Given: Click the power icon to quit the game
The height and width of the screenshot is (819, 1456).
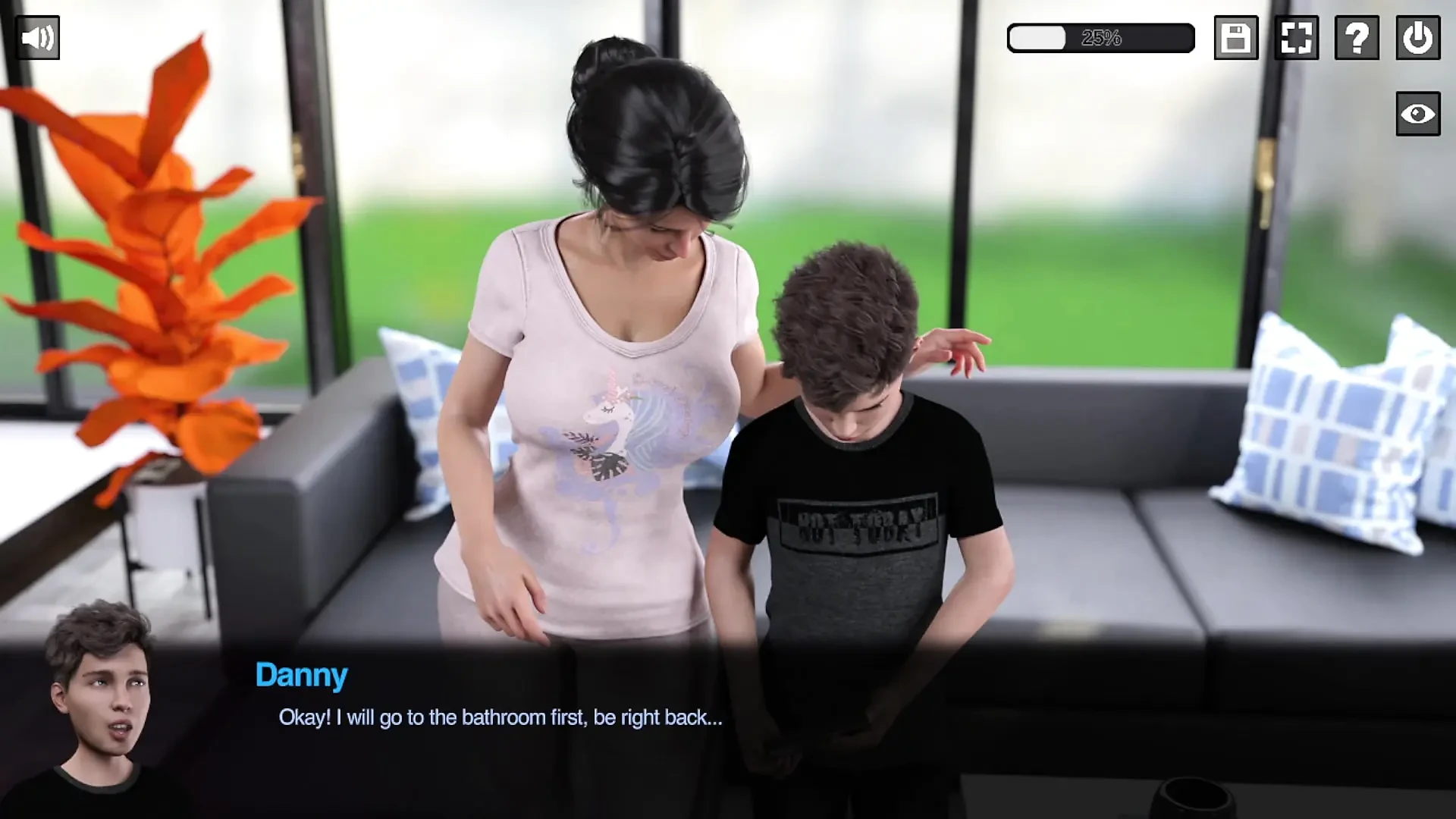Looking at the screenshot, I should [x=1417, y=37].
